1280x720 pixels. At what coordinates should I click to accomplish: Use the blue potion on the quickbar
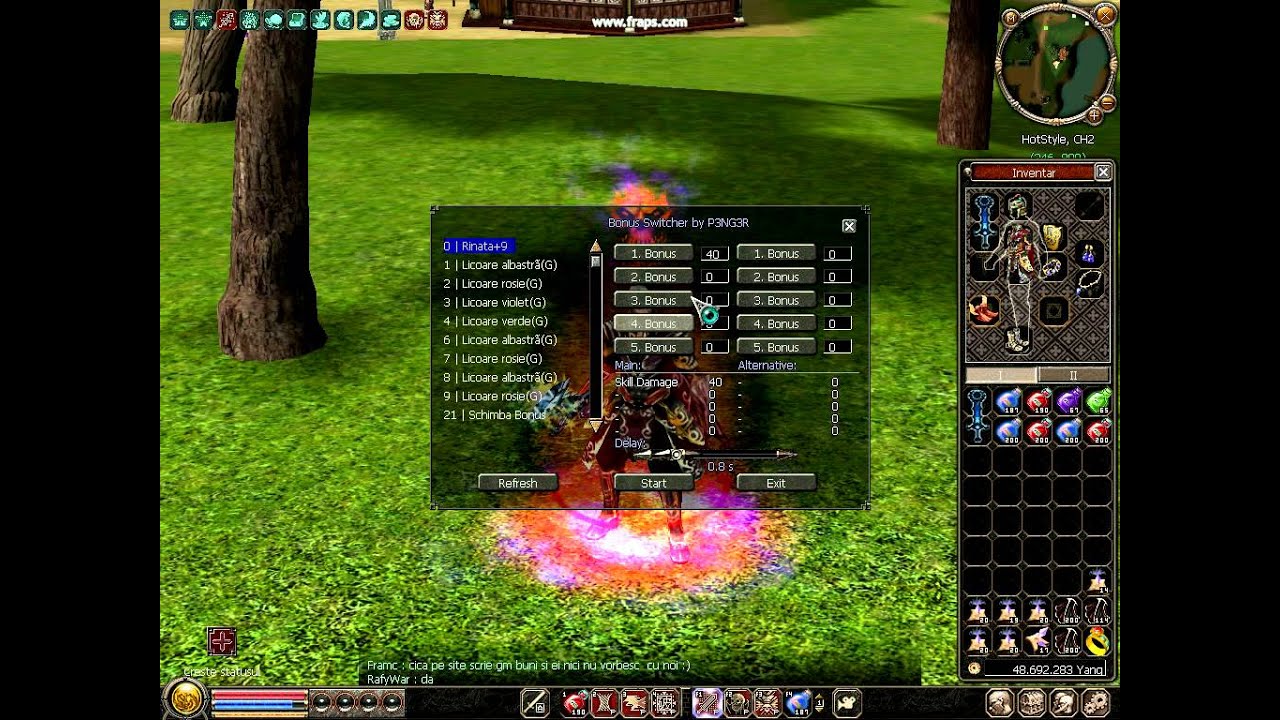click(798, 703)
